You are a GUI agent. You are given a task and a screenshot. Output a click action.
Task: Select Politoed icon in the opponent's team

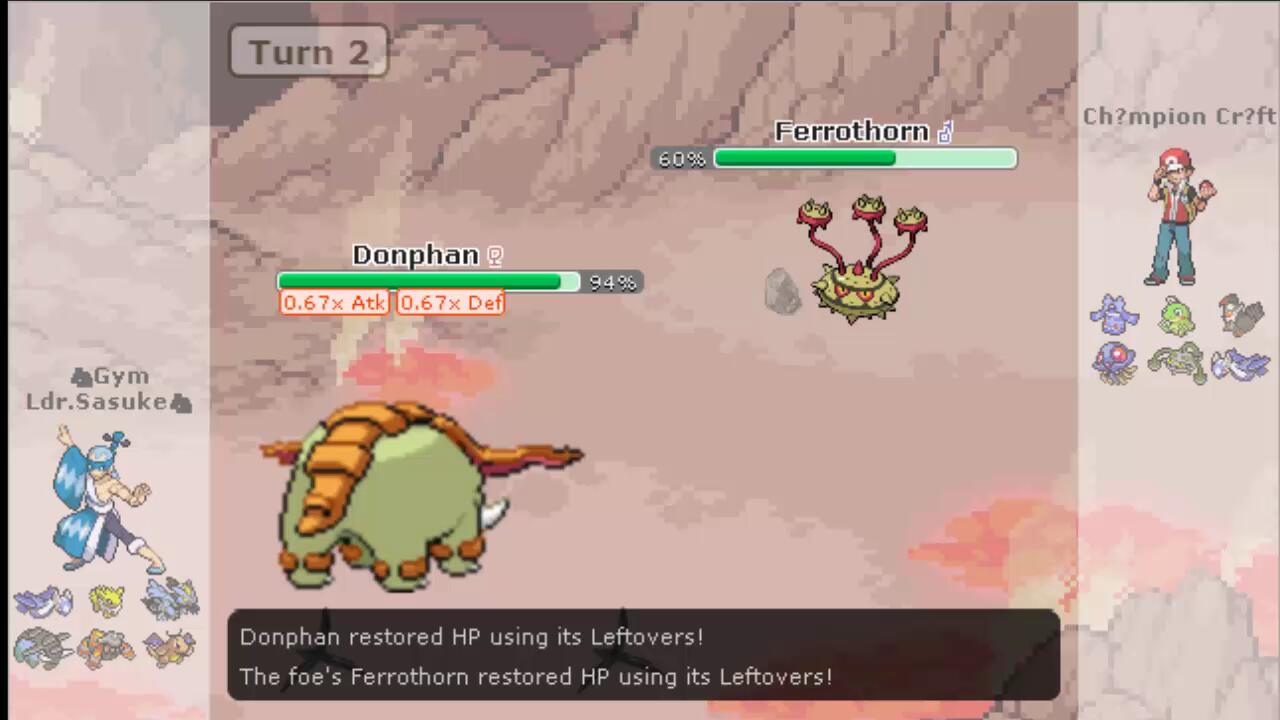1178,316
